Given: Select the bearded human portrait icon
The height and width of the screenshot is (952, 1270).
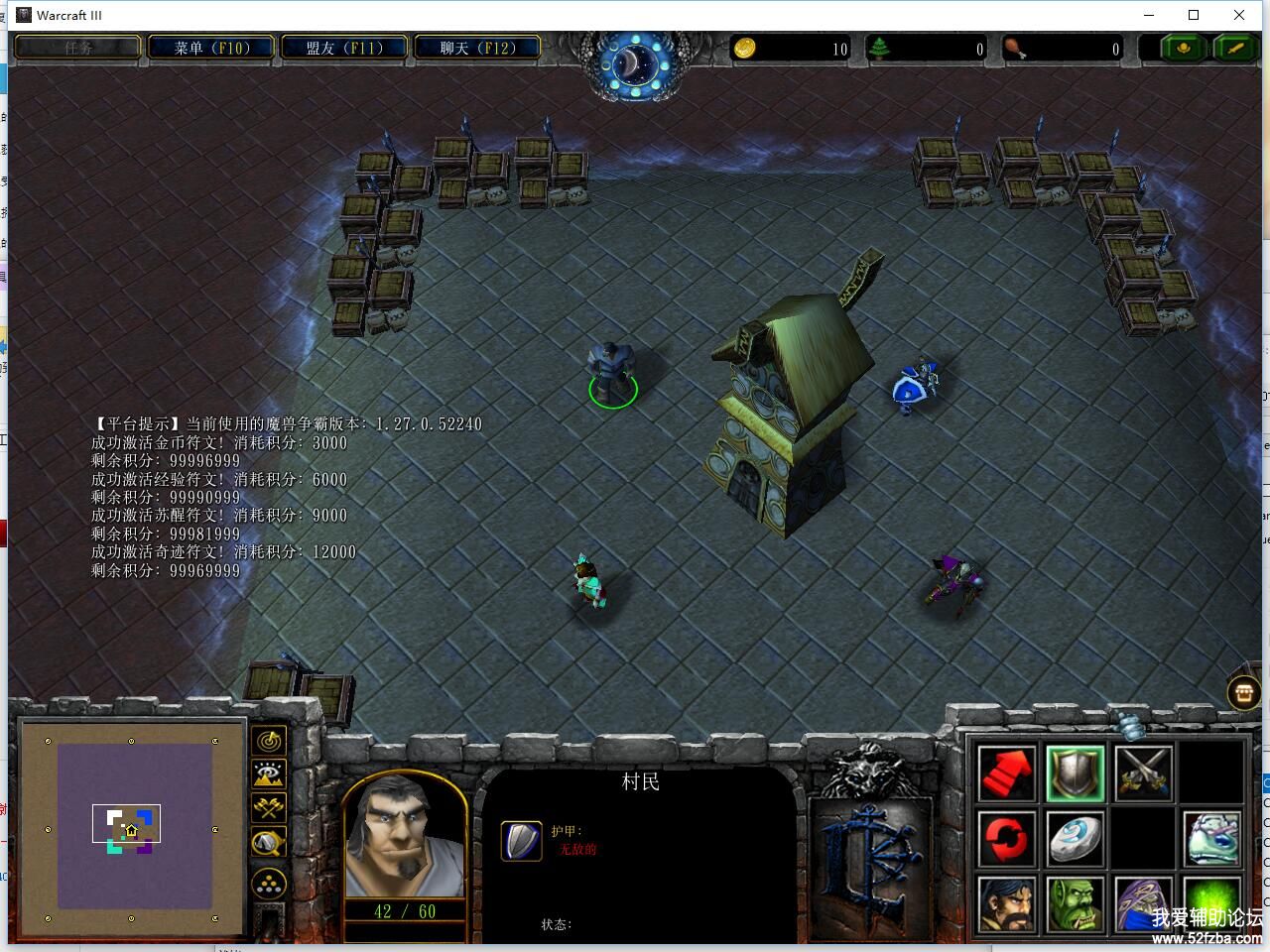Looking at the screenshot, I should click(x=1007, y=903).
